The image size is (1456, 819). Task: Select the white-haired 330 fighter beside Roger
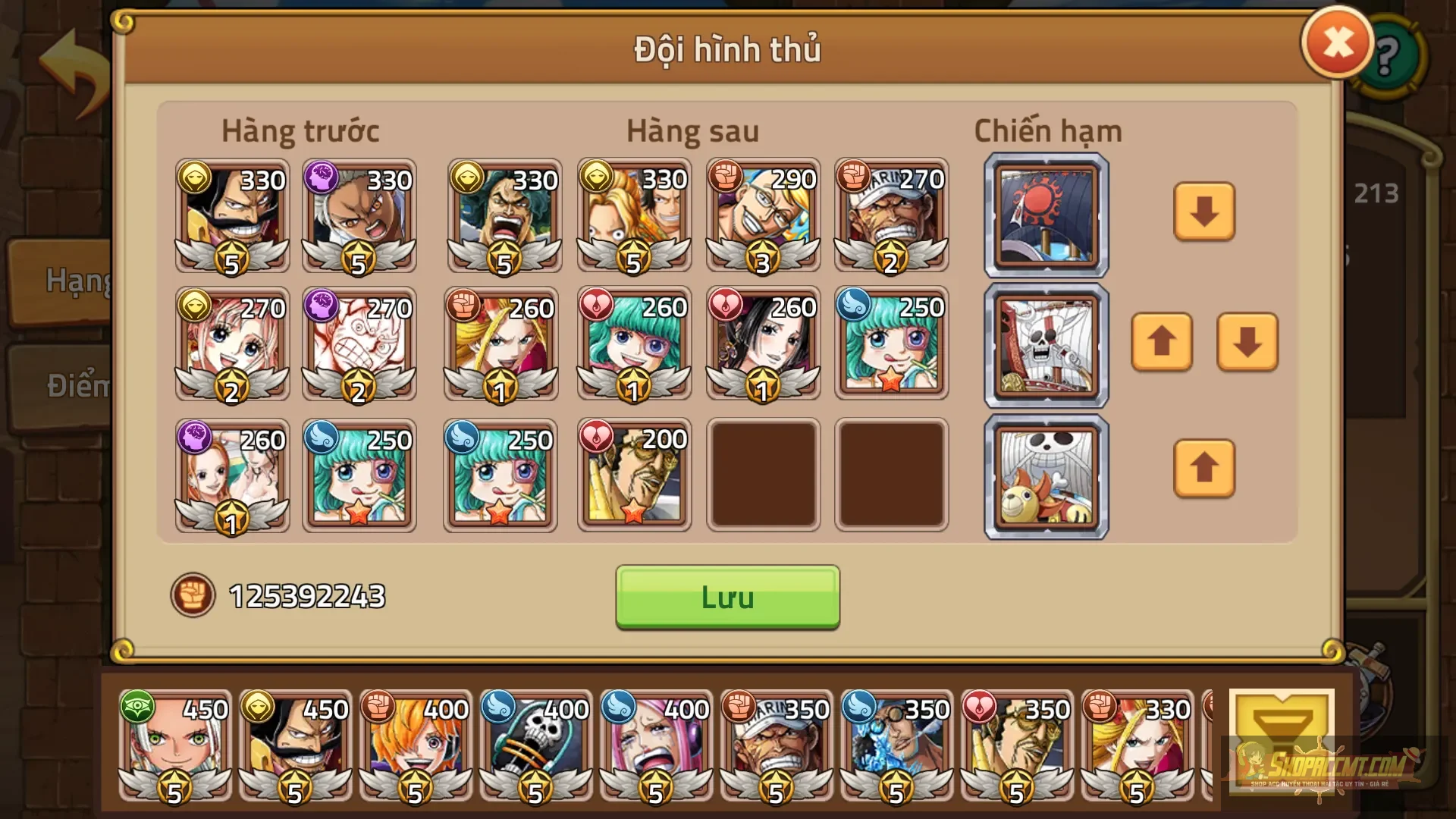(359, 216)
